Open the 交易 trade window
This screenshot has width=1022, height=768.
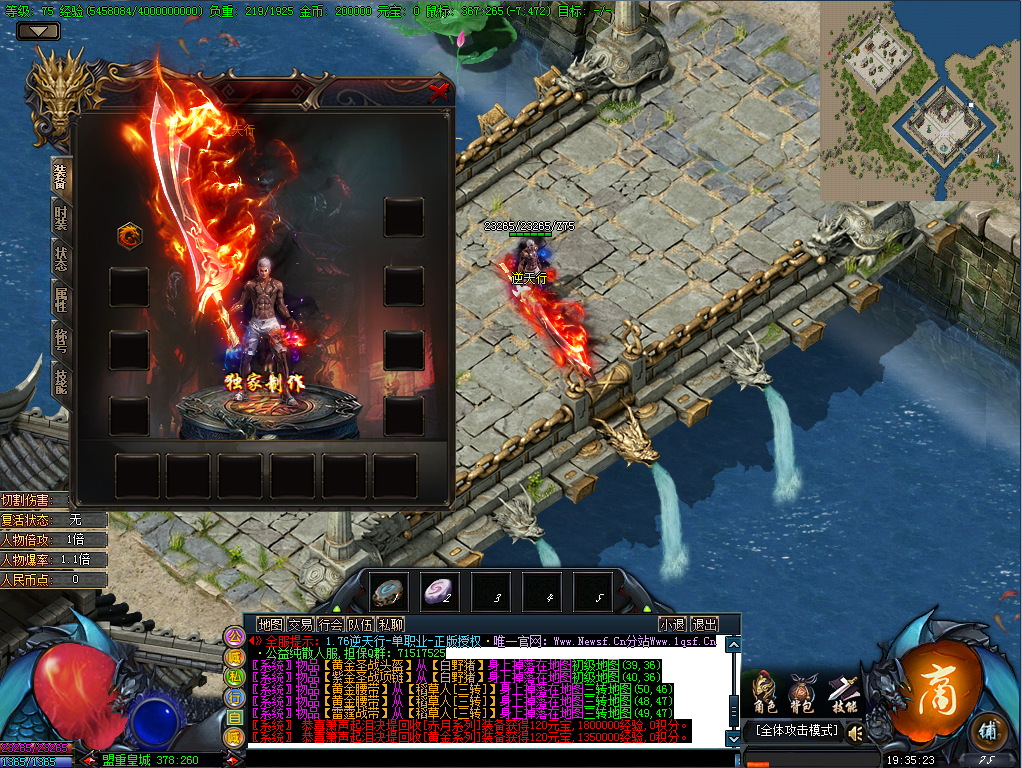pos(300,624)
